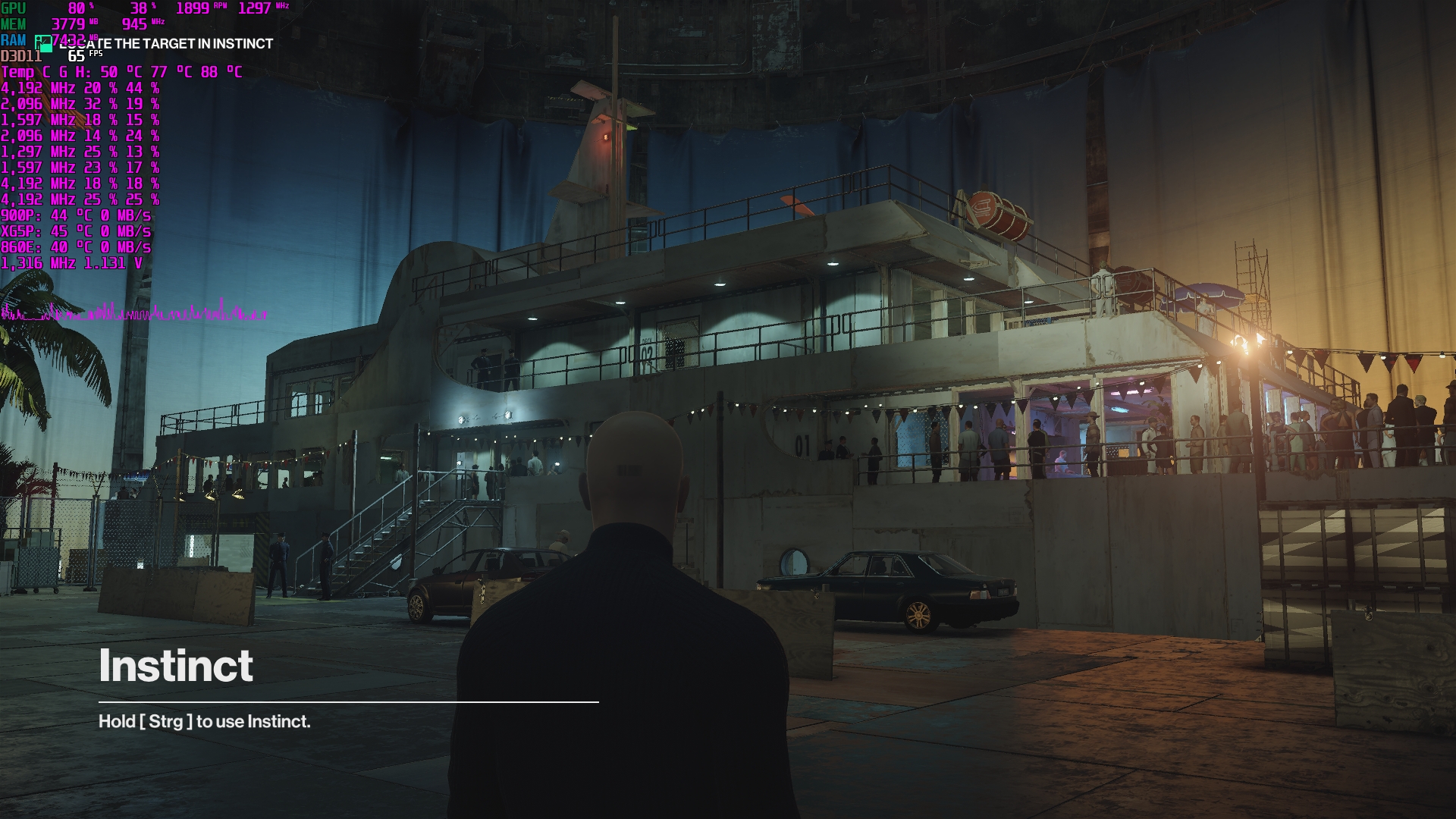The width and height of the screenshot is (1456, 819).
Task: Click the 3779 MB VRAM usage value
Action: click(x=71, y=24)
